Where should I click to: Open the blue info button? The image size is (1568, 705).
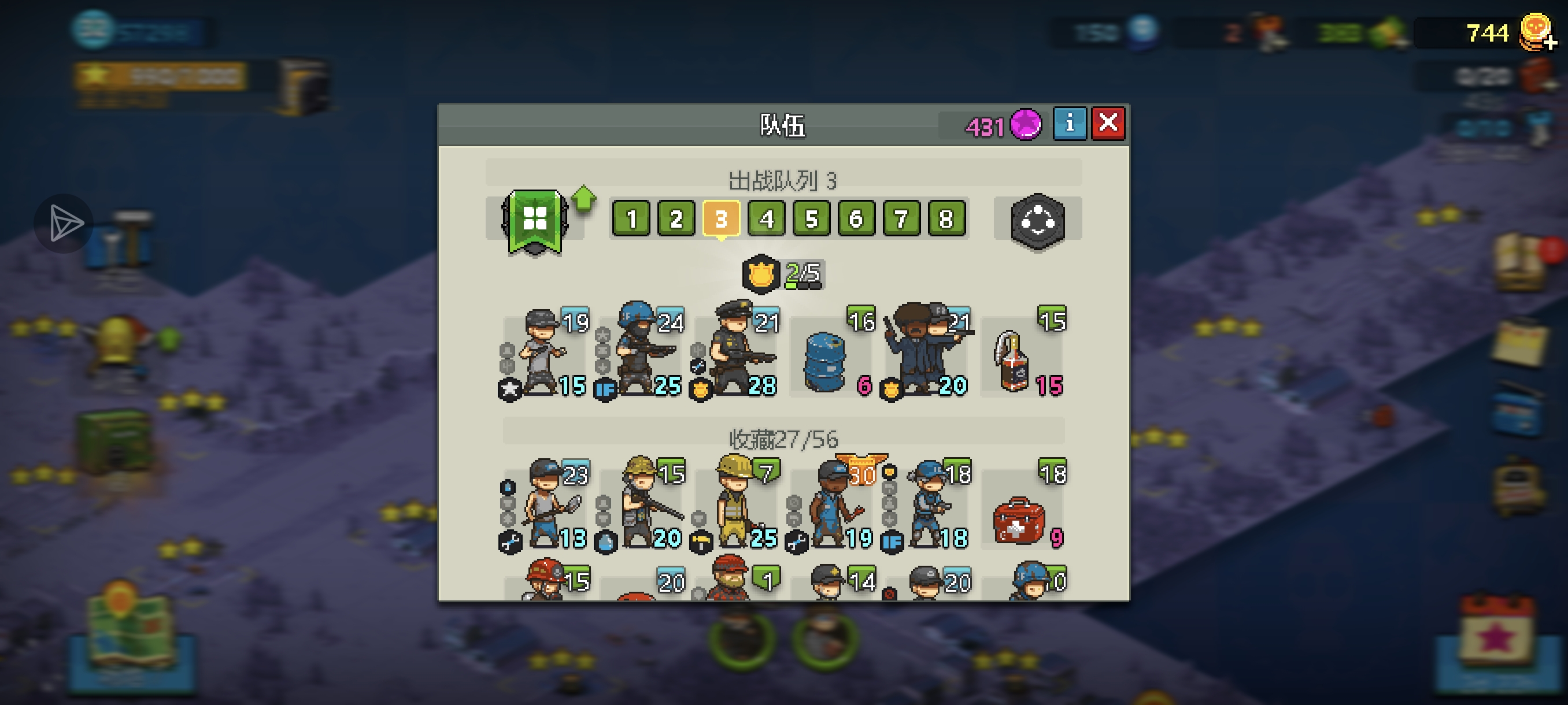point(1069,124)
